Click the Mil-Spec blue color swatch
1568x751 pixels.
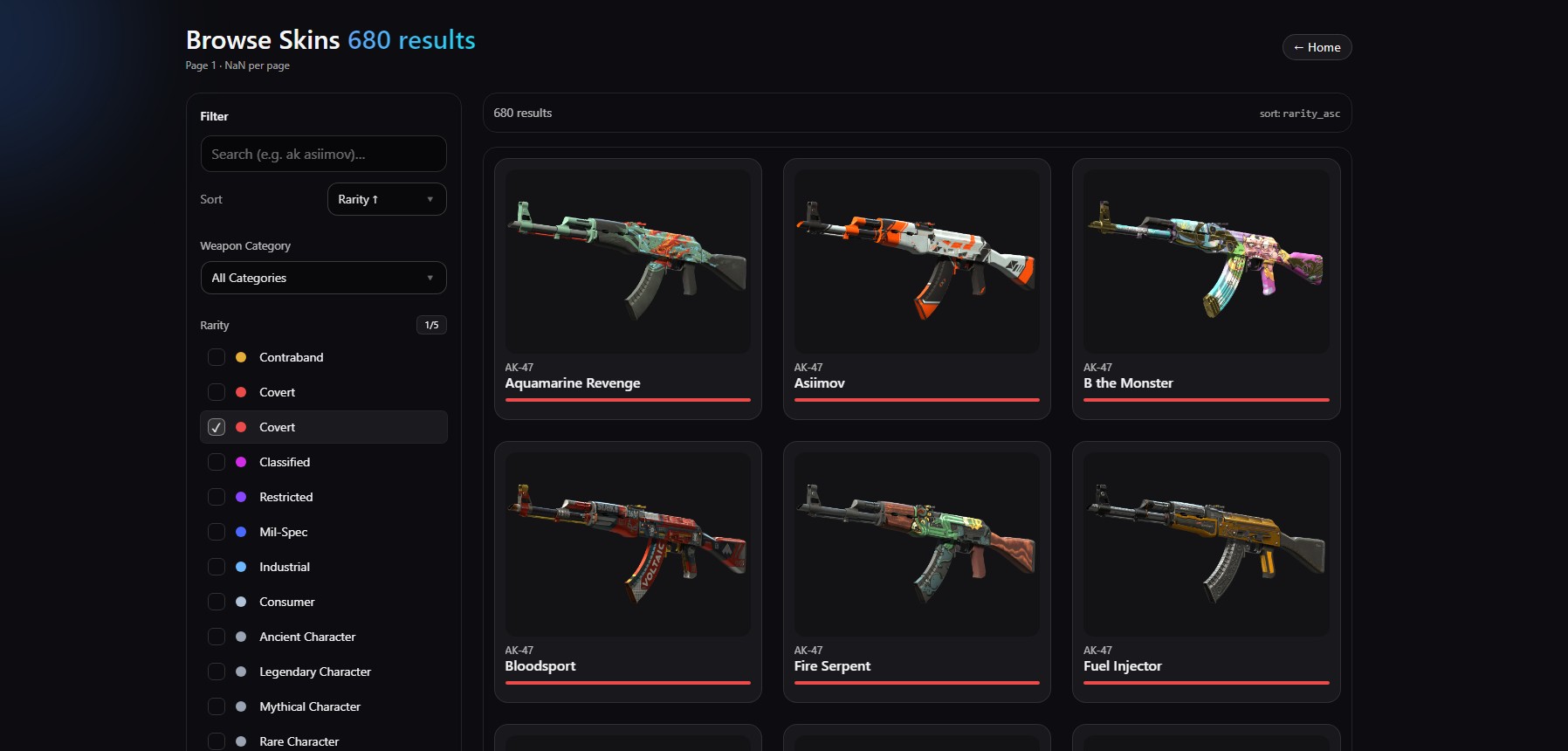(x=240, y=532)
